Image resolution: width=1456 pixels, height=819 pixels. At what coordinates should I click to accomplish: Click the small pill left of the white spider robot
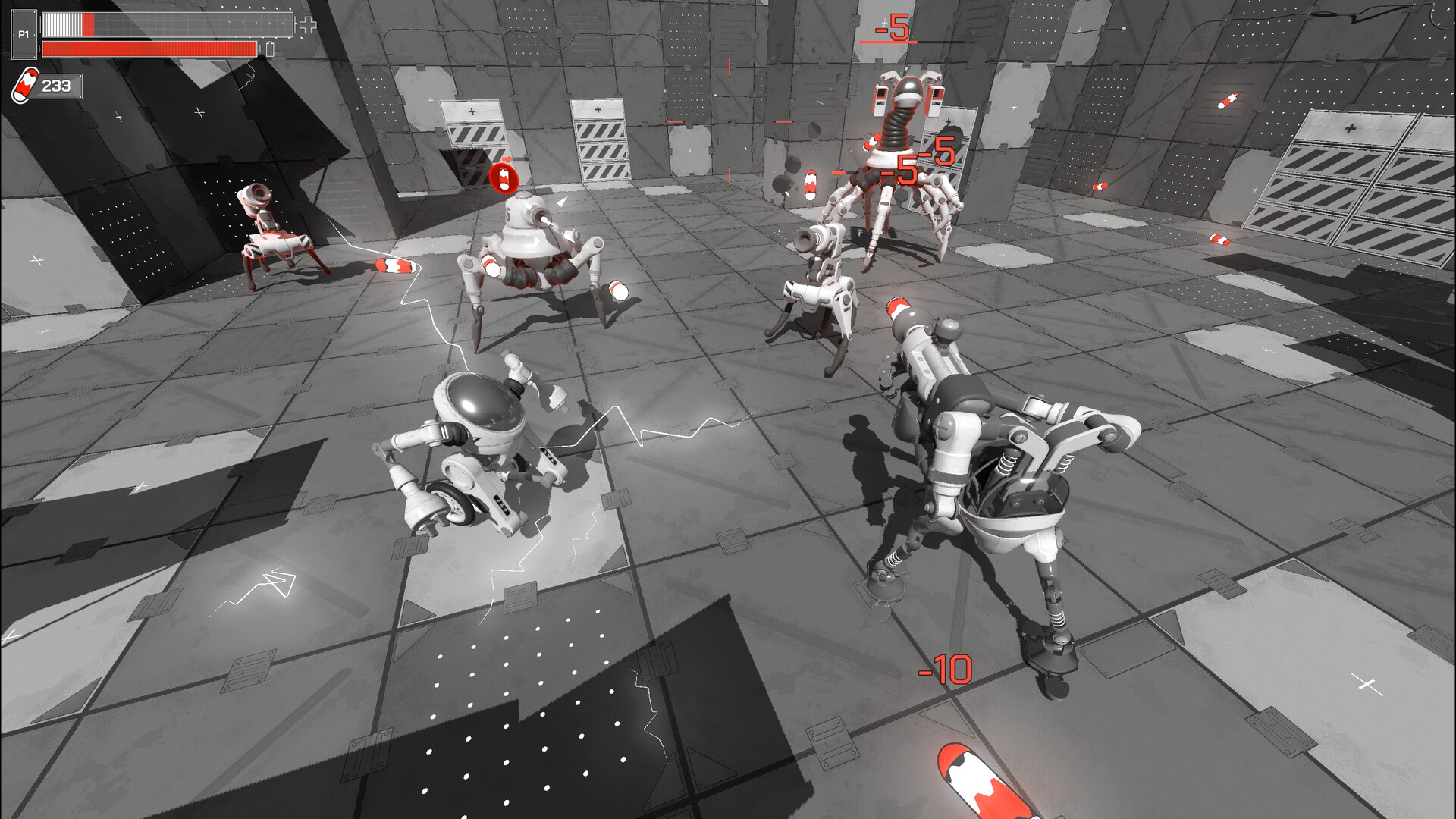(x=394, y=265)
